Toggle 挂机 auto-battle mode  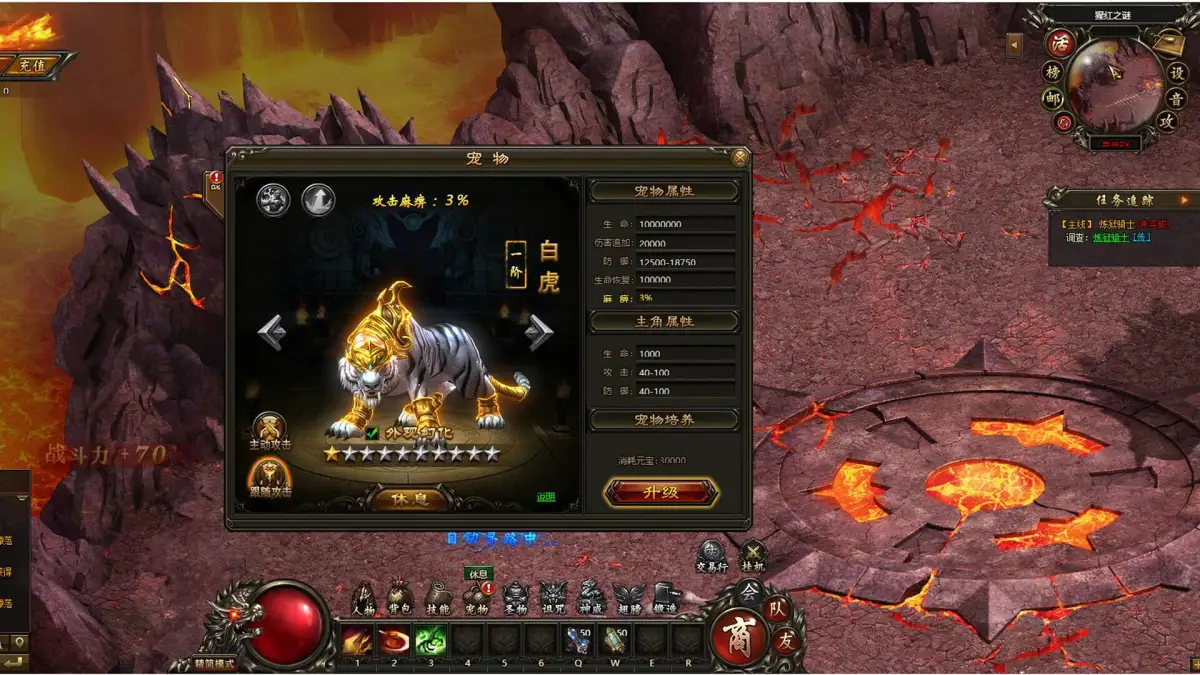click(752, 555)
